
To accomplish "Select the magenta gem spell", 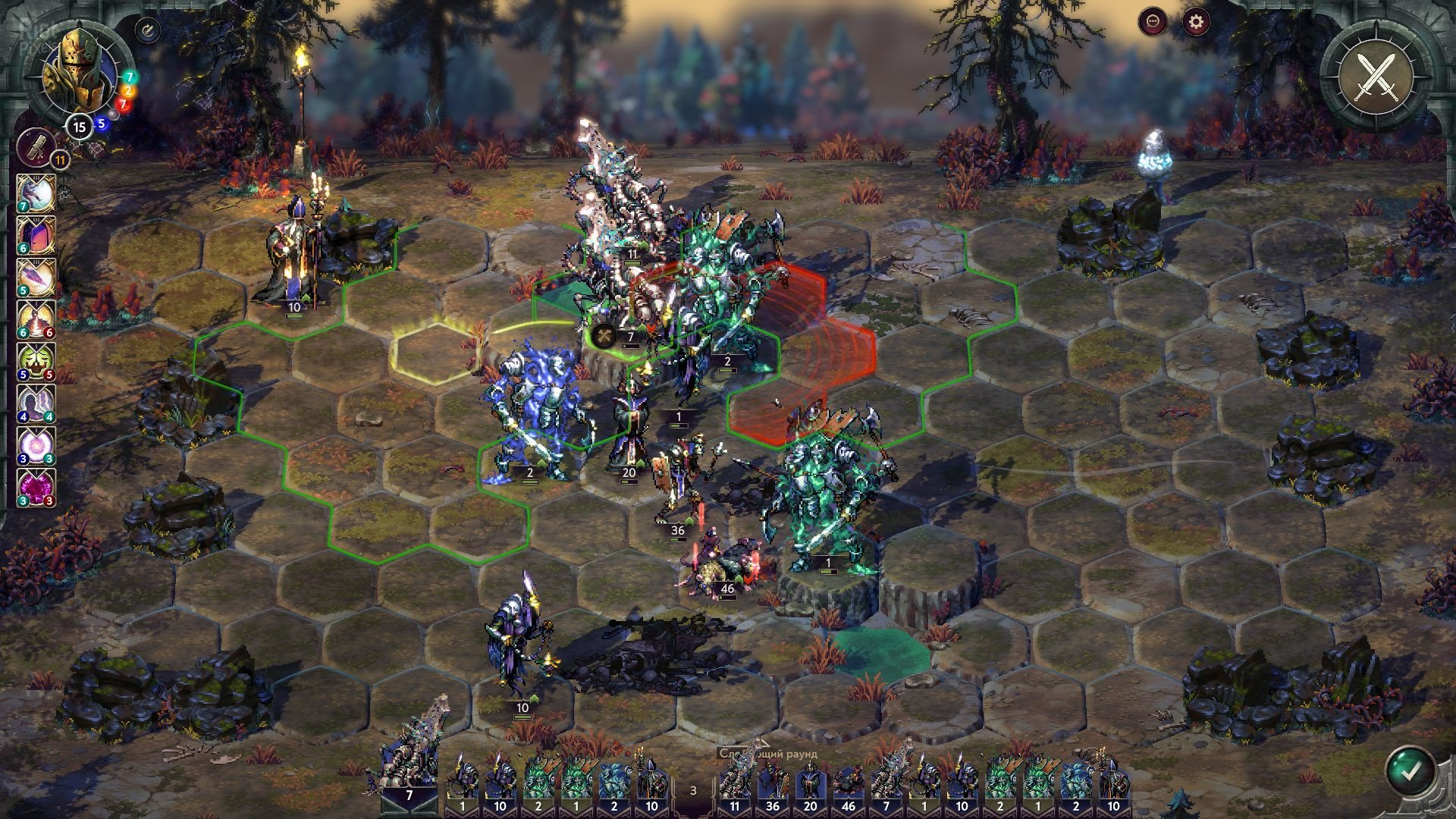I will (x=36, y=487).
